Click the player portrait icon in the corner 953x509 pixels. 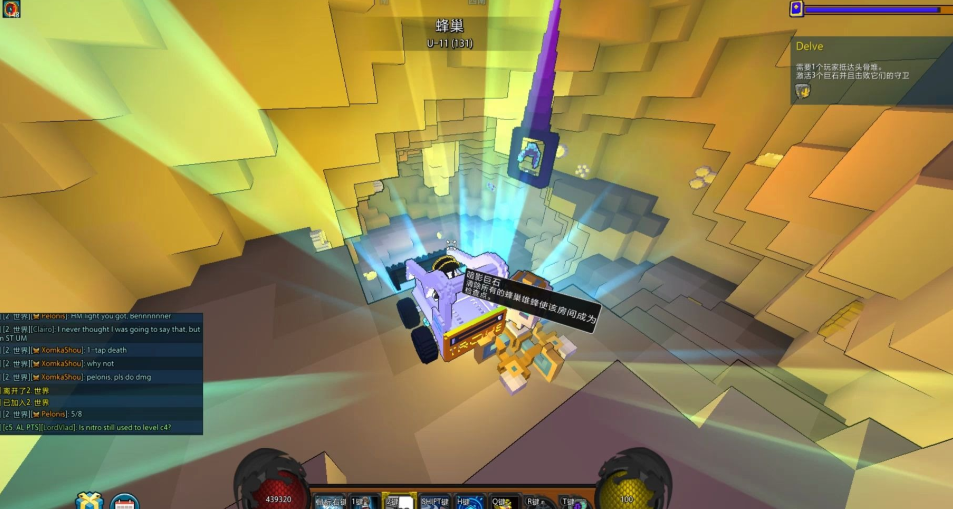pos(11,9)
